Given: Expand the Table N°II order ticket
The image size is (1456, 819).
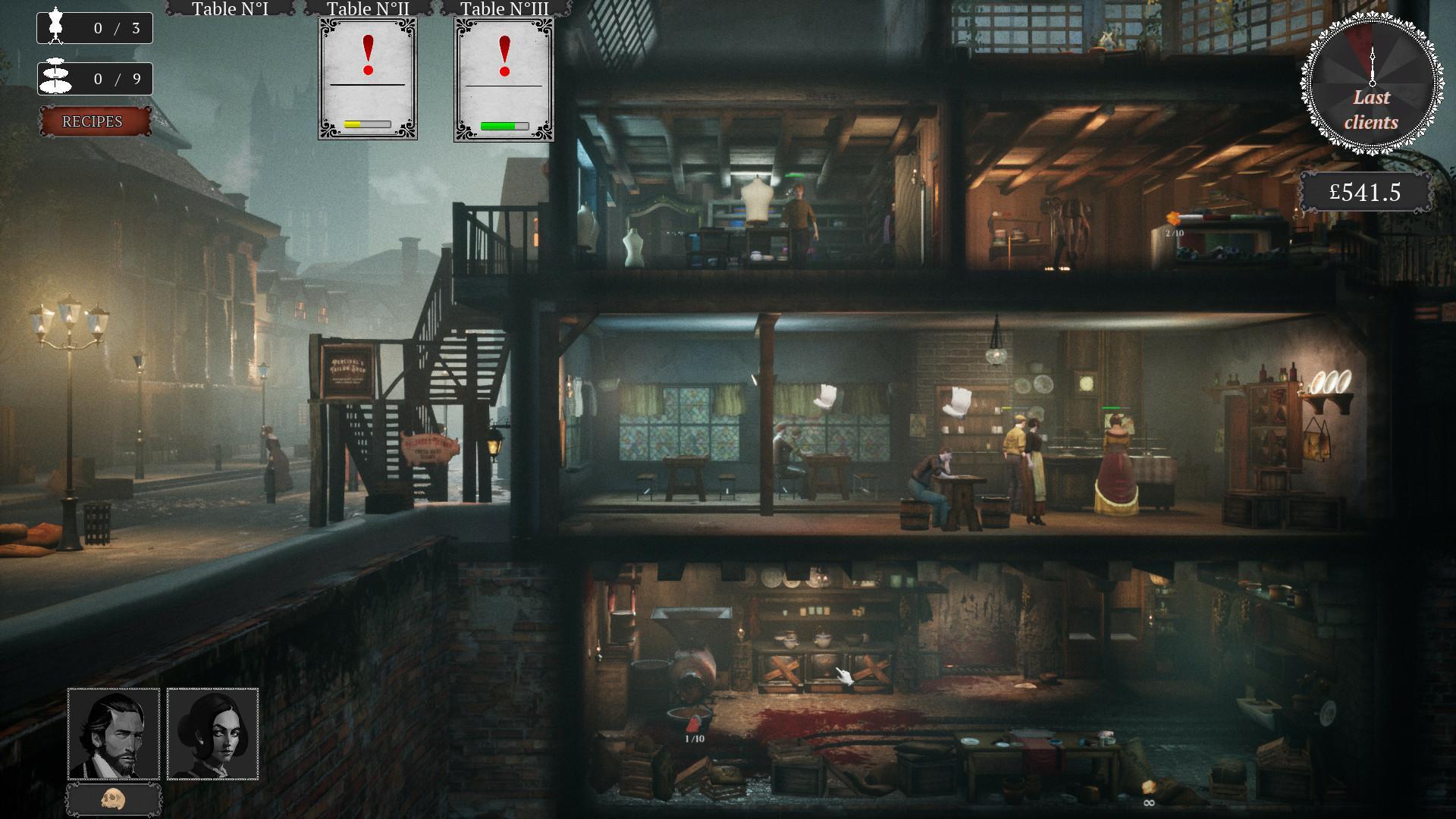Looking at the screenshot, I should (x=367, y=80).
